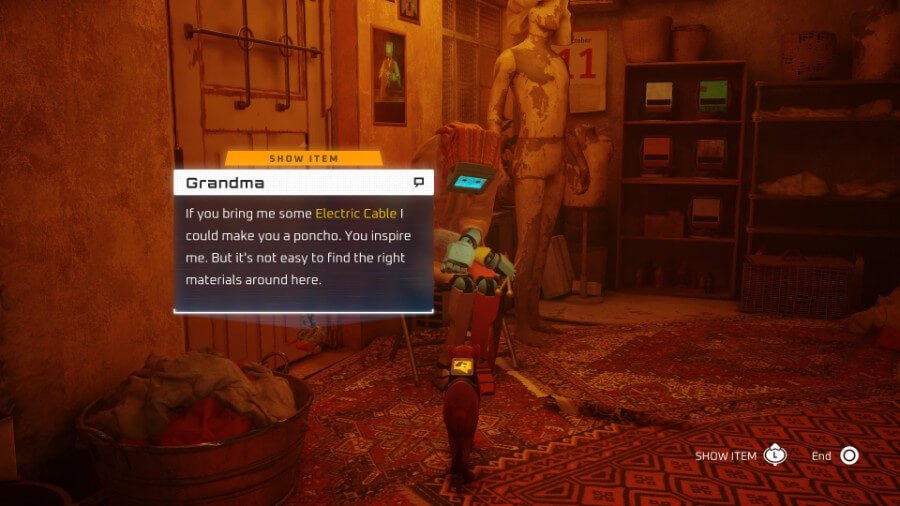Click the speech bubble icon beside Grandma's name
Screen dimensions: 900x506
point(419,183)
